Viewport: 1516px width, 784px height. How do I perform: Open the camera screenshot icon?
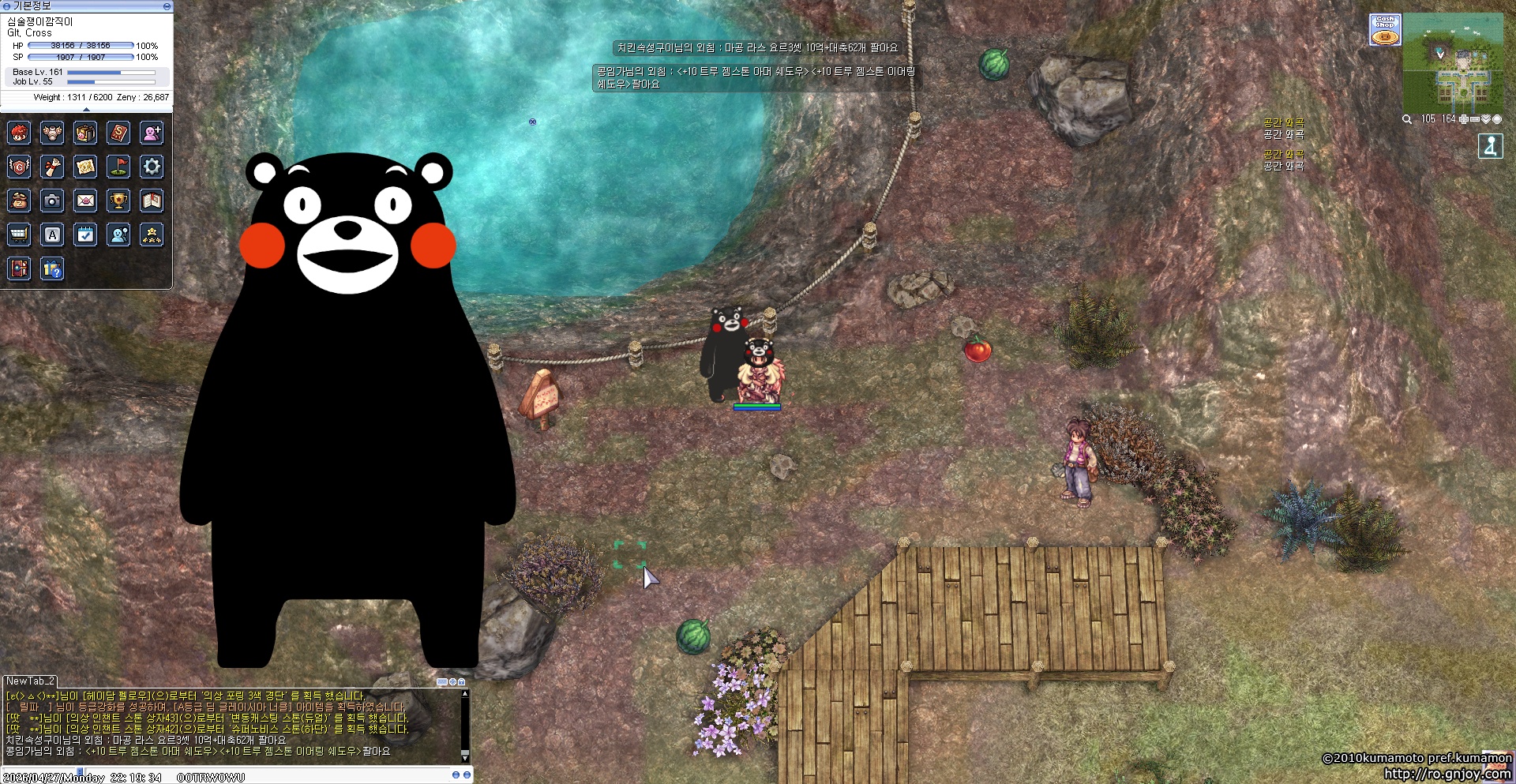(x=52, y=201)
